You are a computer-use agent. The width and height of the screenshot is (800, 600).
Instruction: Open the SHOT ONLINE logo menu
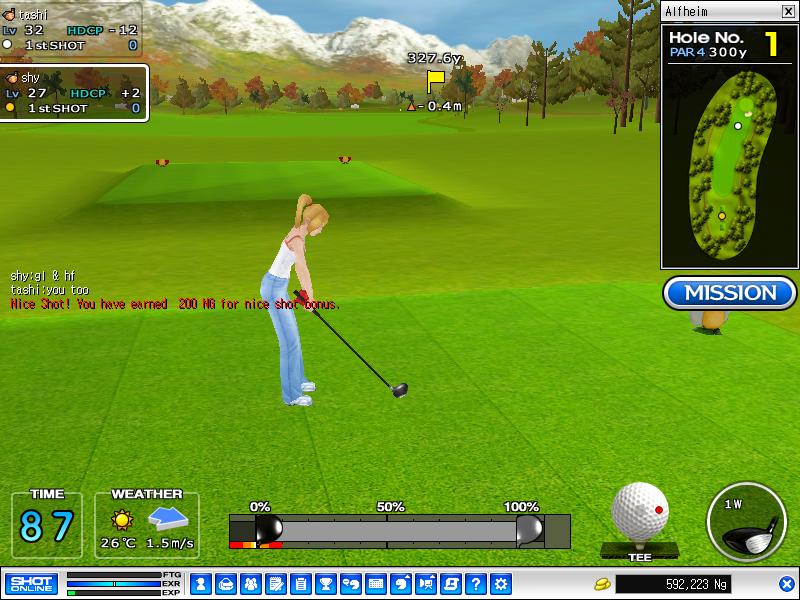(31, 583)
